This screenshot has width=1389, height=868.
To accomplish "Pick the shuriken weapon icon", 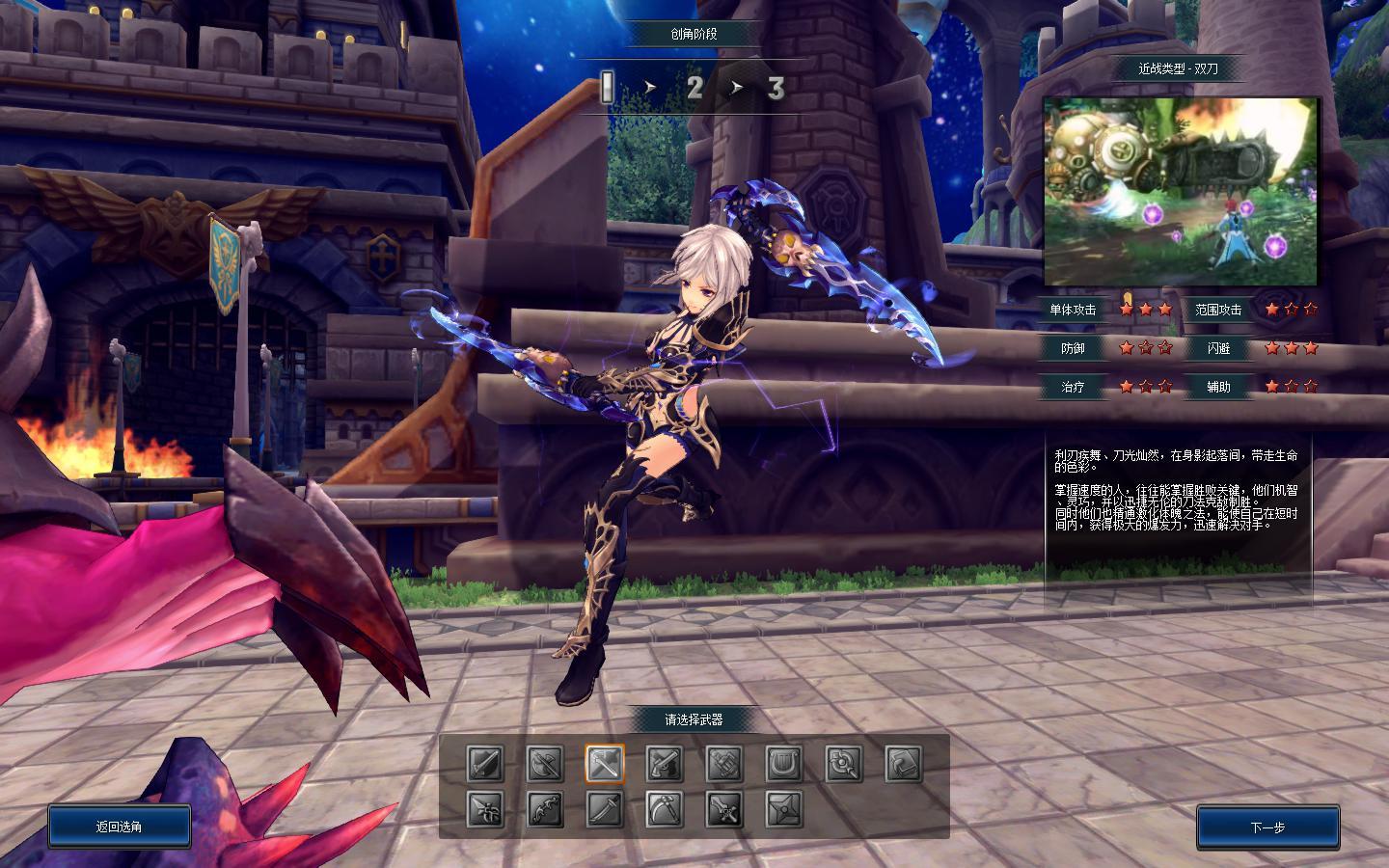I will pyautogui.click(x=784, y=809).
